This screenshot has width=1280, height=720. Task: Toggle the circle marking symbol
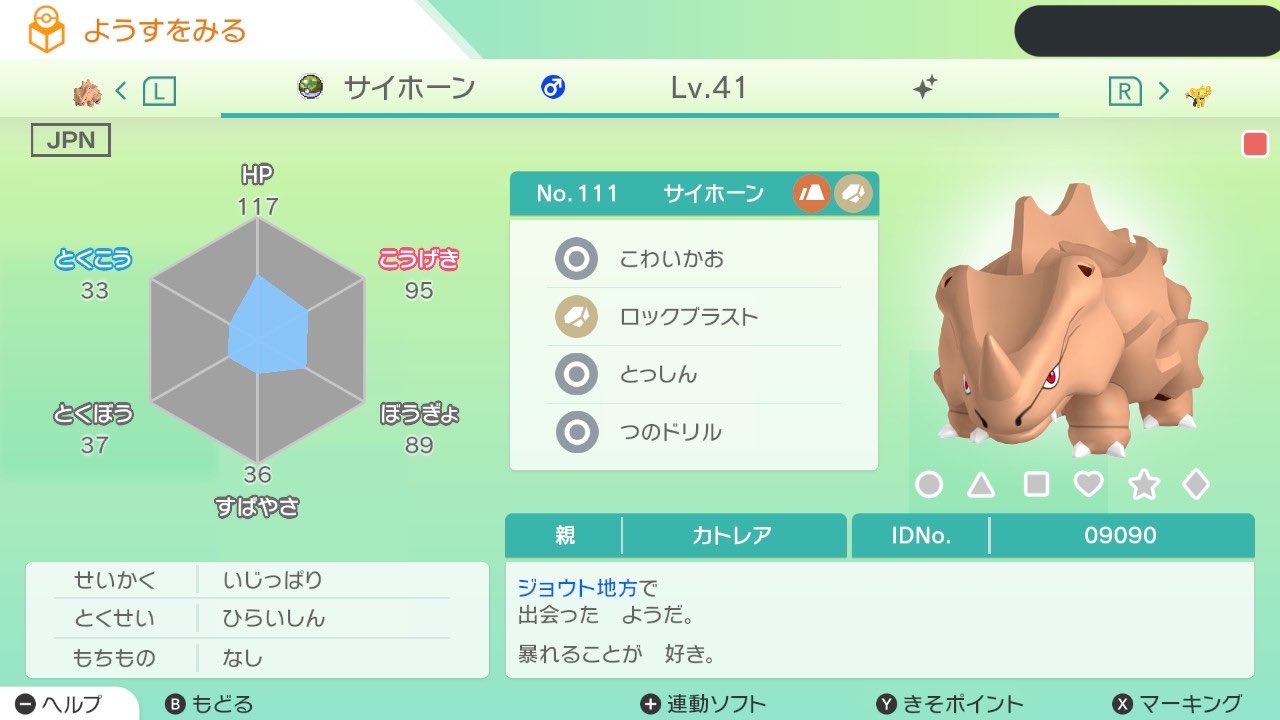[928, 483]
